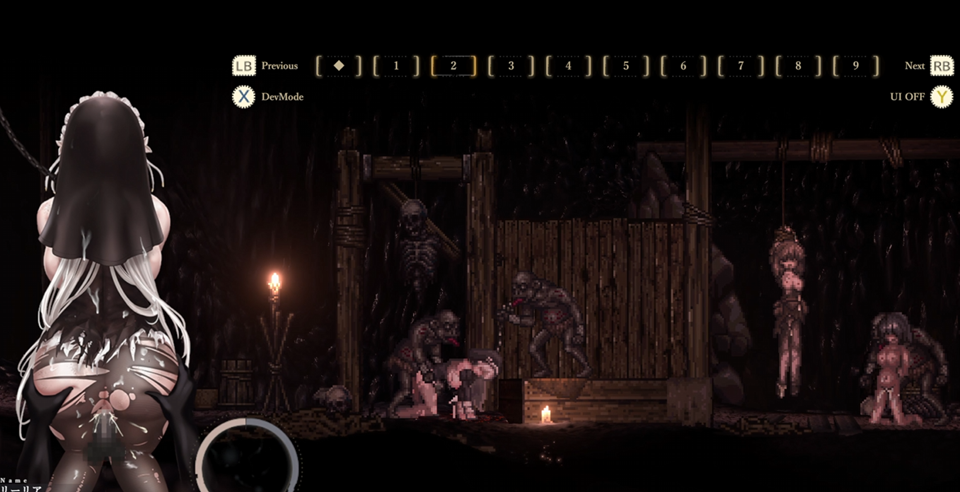Switch to scene tab 1
The image size is (960, 492).
[396, 66]
